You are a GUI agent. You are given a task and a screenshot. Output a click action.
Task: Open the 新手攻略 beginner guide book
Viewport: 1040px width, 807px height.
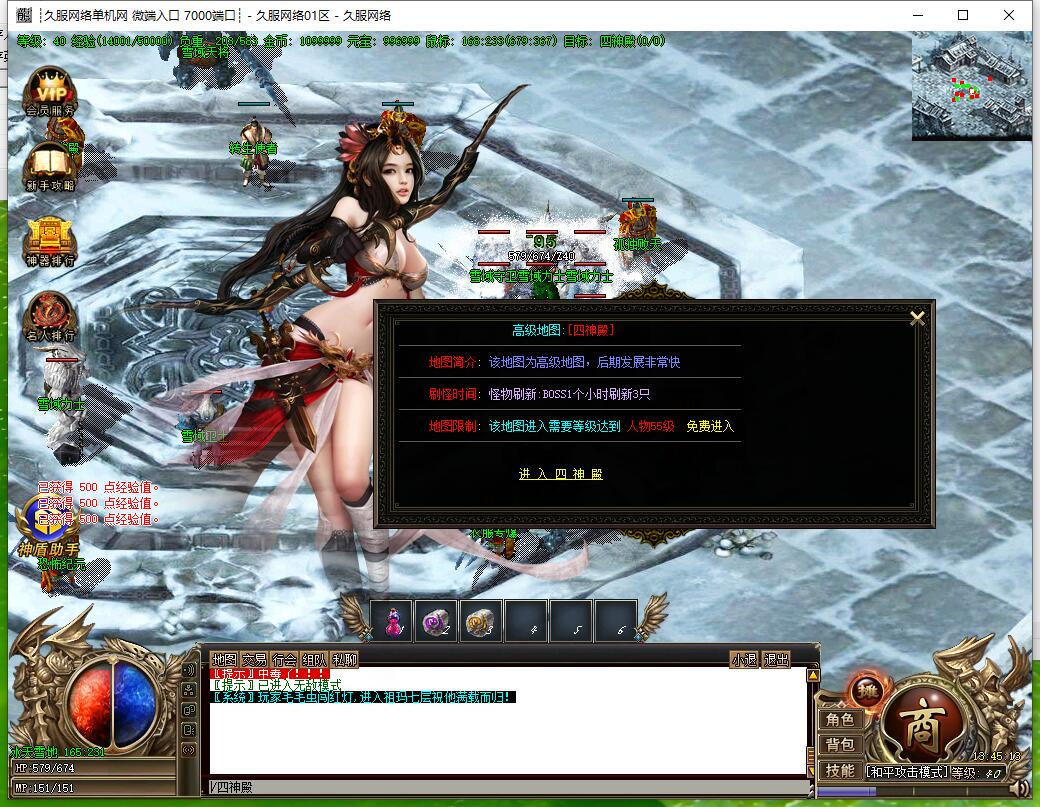click(x=50, y=166)
